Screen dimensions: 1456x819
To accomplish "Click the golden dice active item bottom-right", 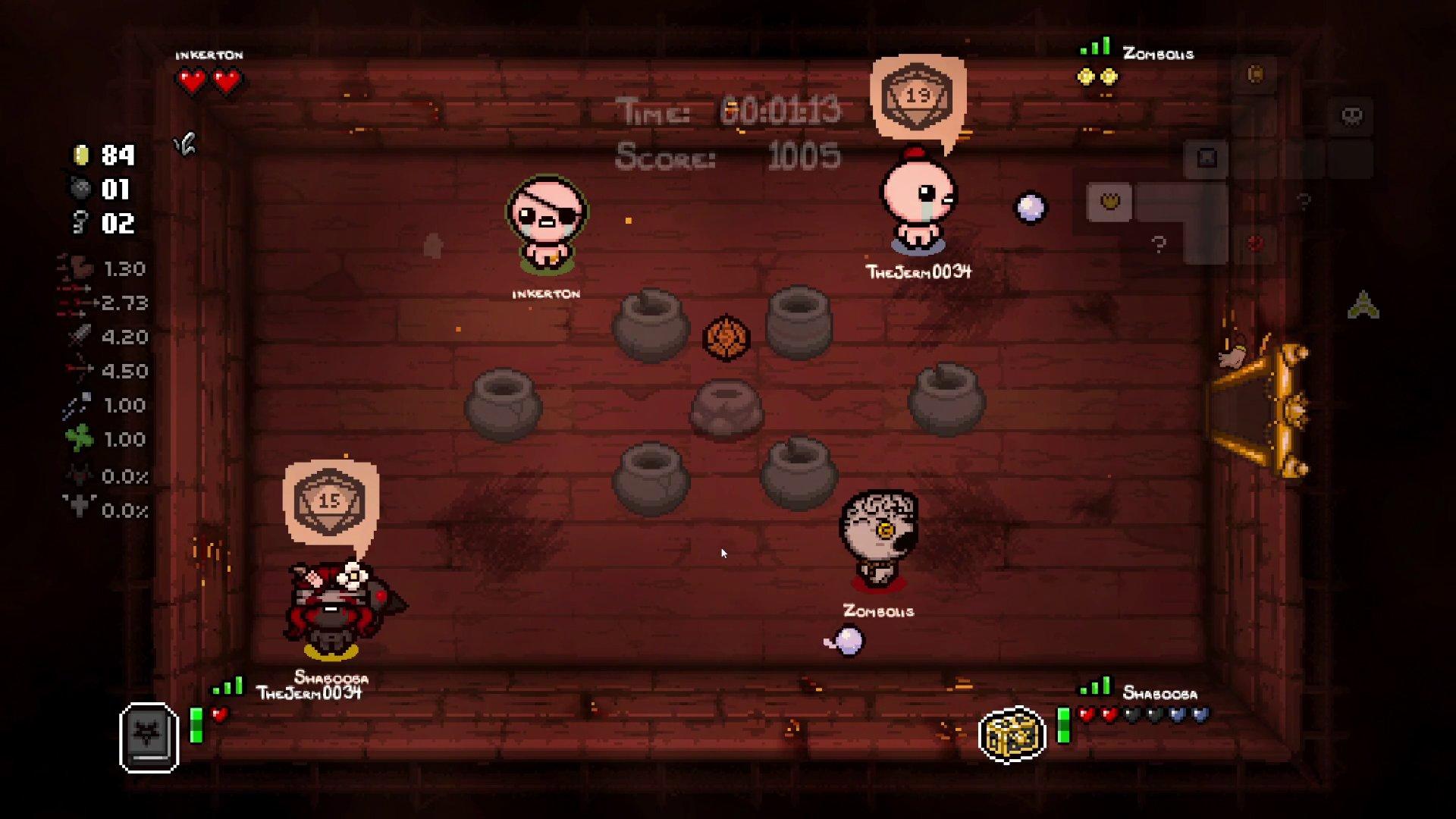I will pyautogui.click(x=1014, y=735).
